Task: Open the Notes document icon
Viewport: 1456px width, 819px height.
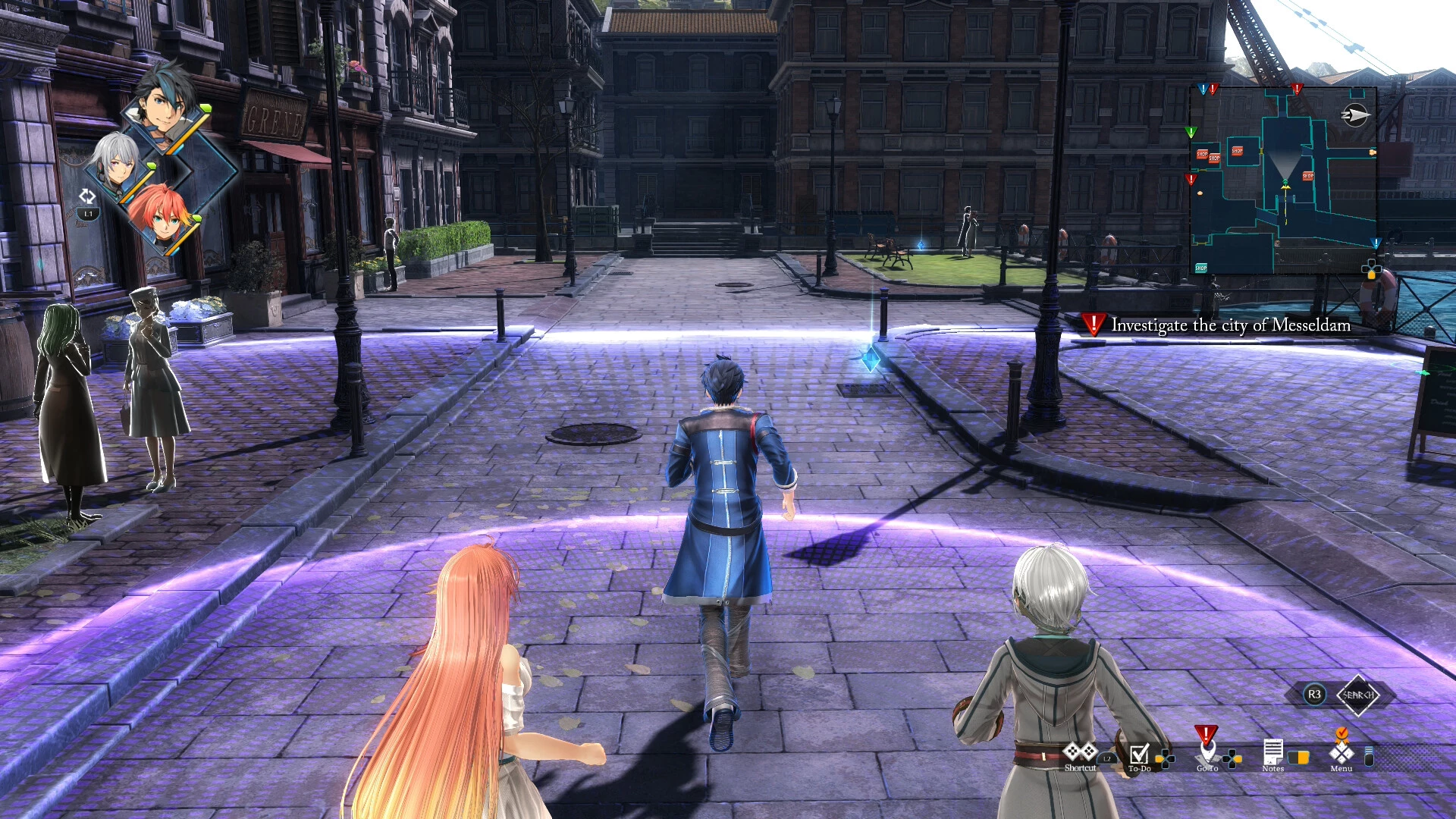Action: coord(1272,752)
